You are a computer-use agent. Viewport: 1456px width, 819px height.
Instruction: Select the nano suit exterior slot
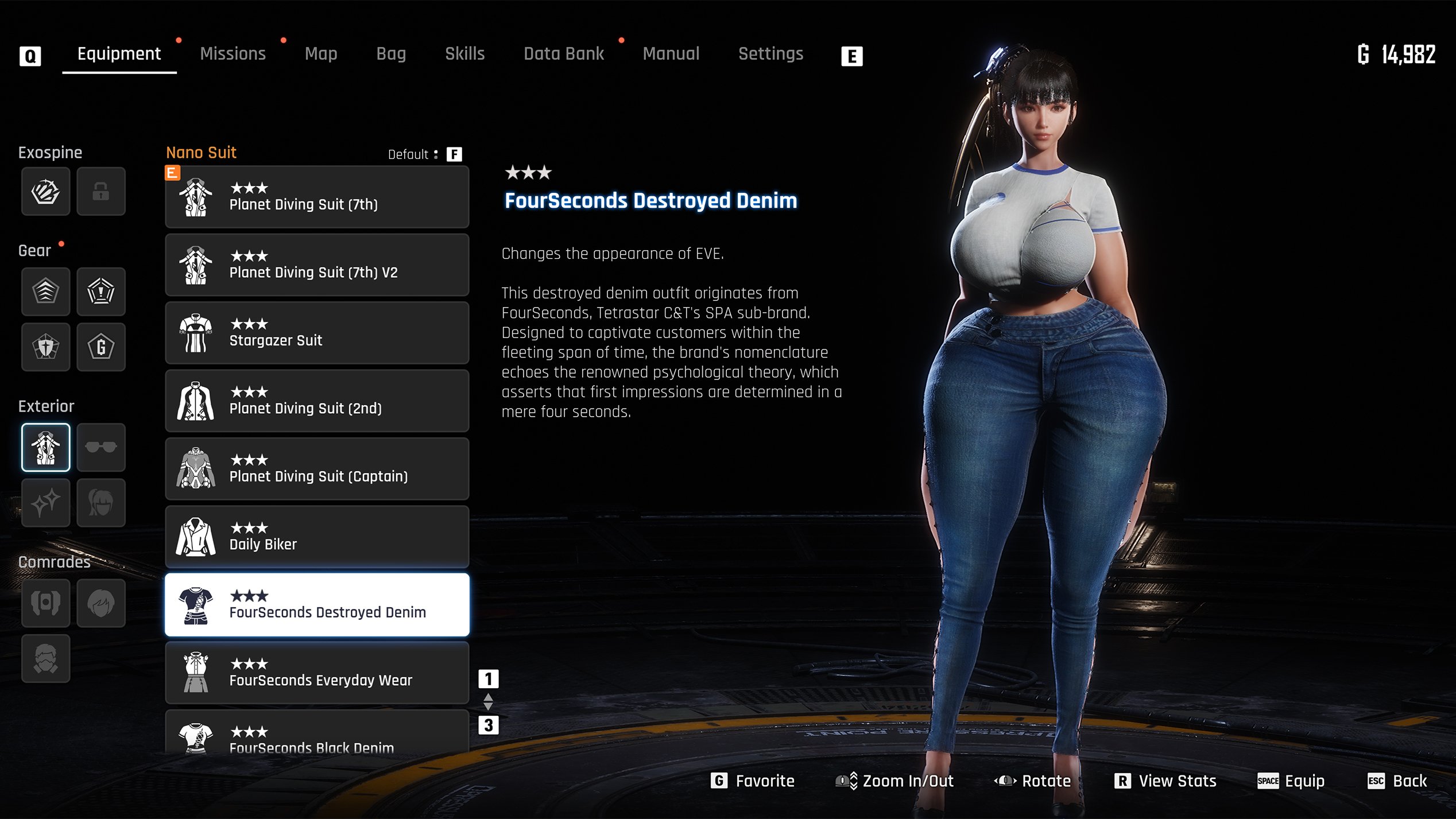46,447
